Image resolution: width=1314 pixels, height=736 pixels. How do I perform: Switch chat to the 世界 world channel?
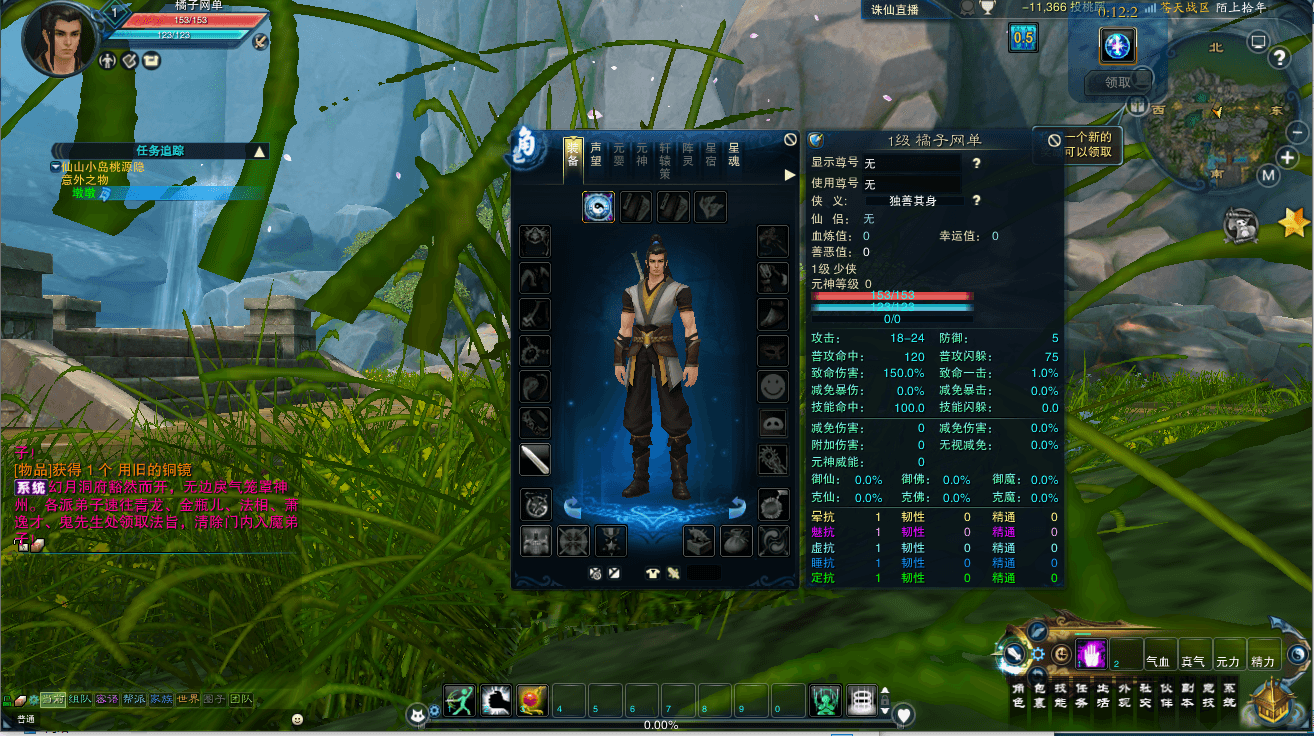(x=188, y=699)
